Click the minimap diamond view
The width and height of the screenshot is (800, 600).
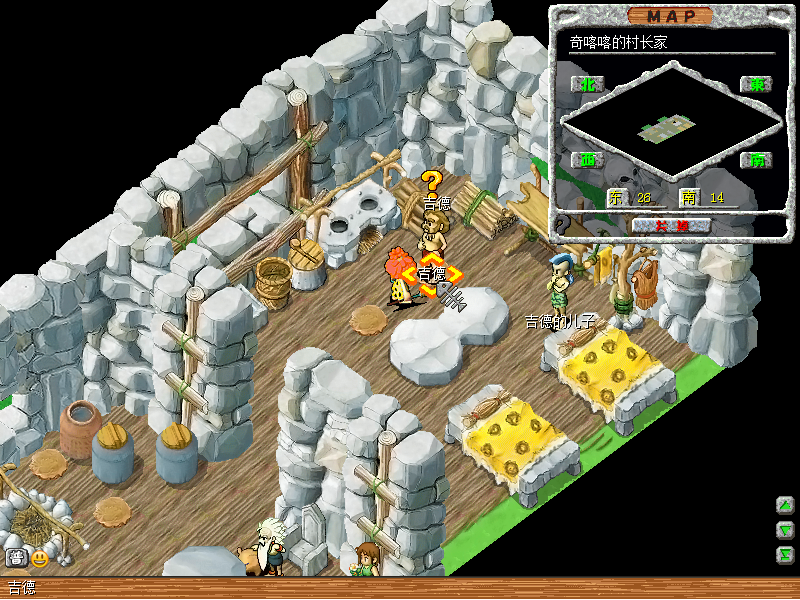click(671, 122)
